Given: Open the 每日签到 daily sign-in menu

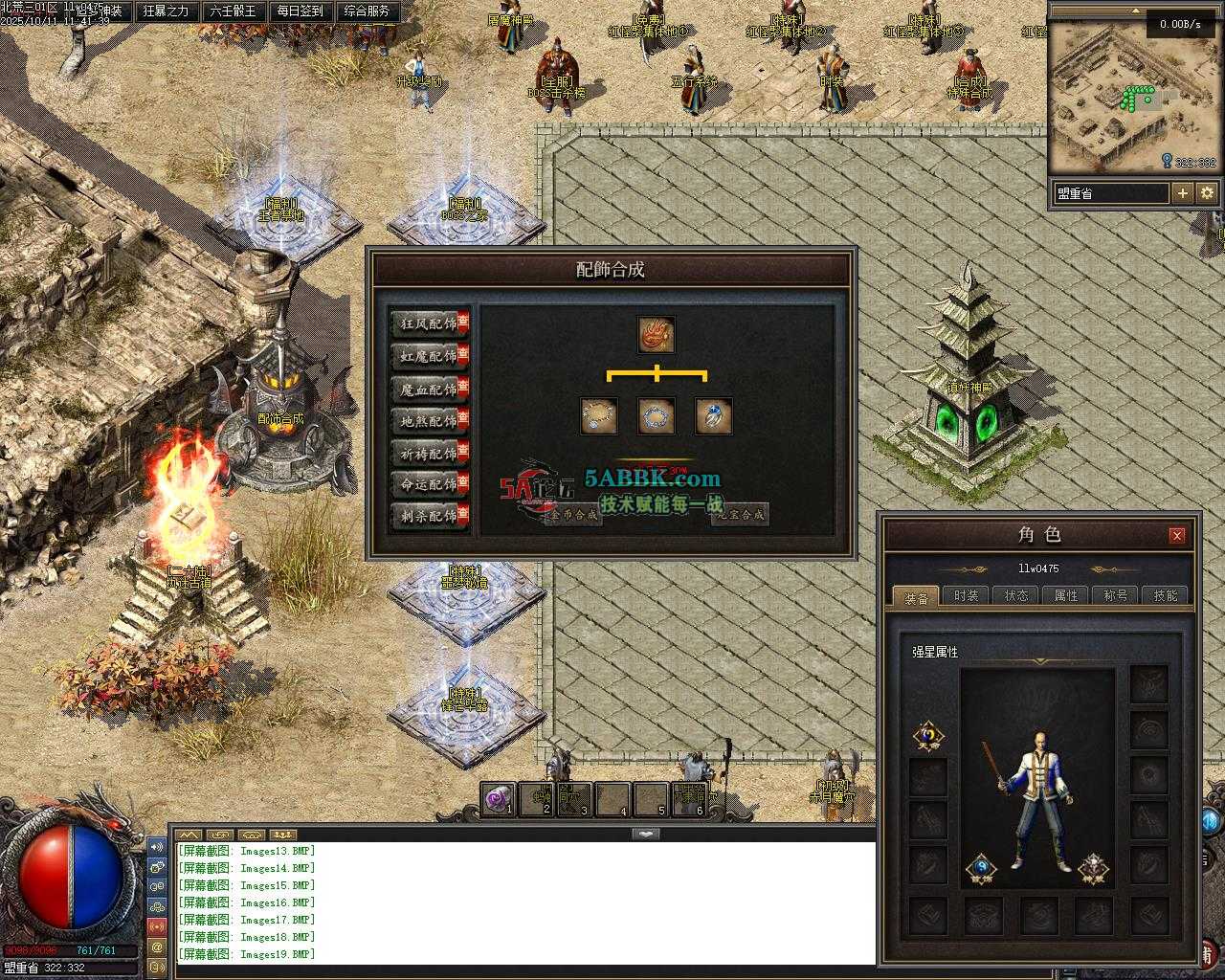Looking at the screenshot, I should click(x=300, y=11).
